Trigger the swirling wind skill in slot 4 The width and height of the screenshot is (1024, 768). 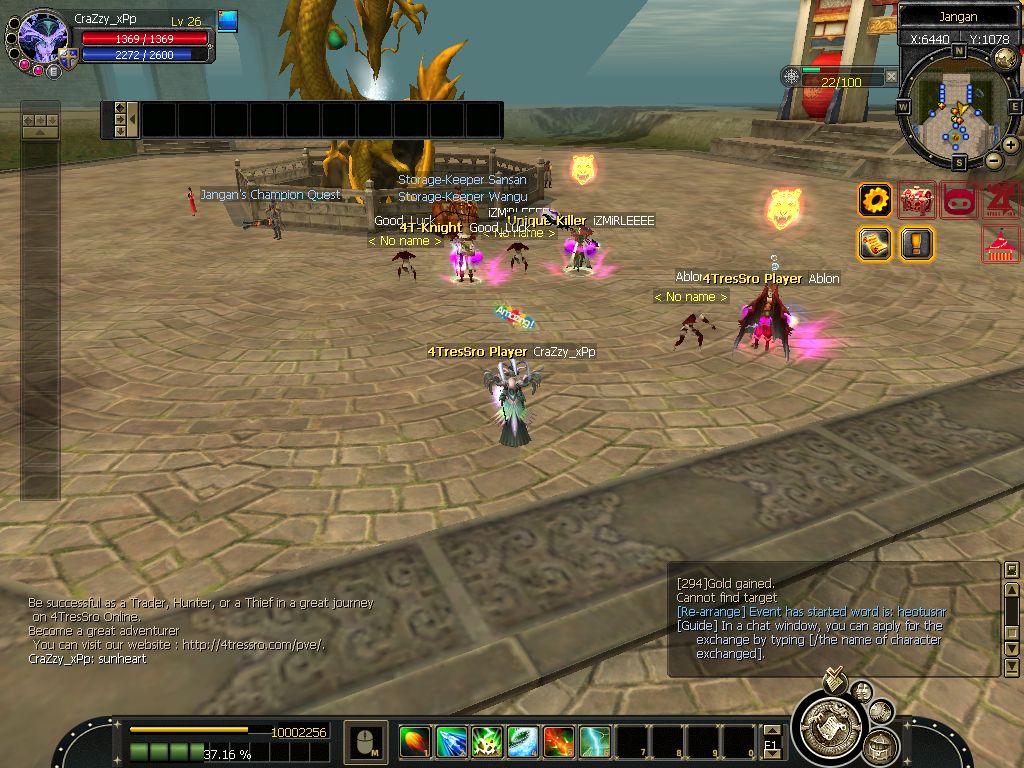coord(523,742)
